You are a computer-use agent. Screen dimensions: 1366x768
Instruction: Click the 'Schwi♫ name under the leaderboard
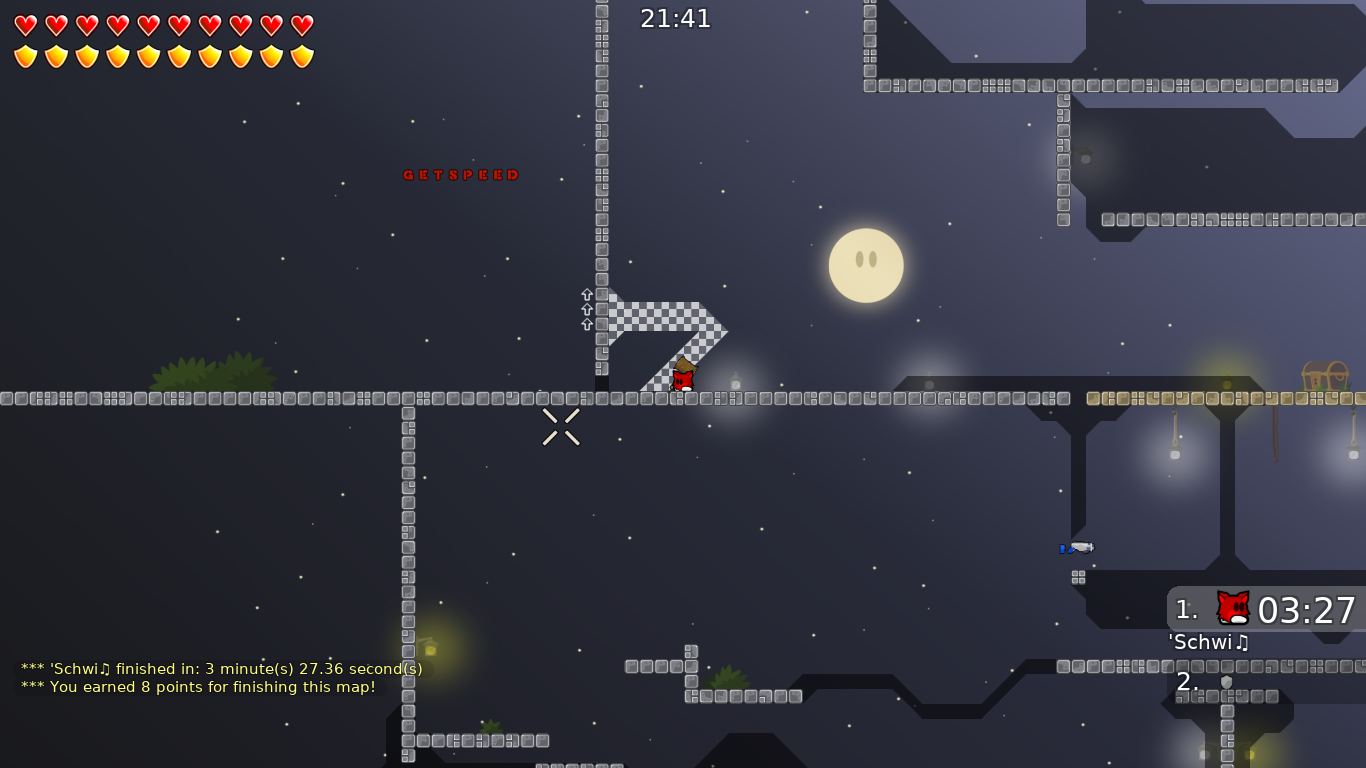click(1208, 643)
